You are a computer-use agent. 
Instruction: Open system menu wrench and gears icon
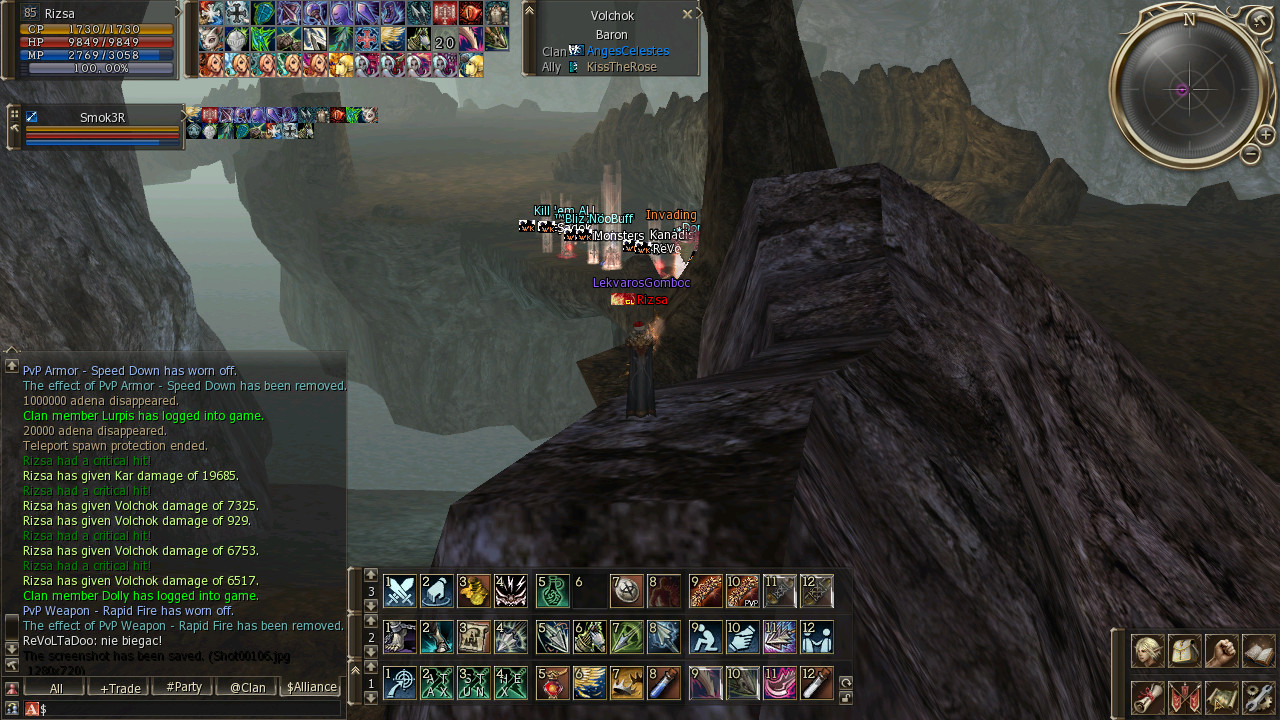click(1258, 697)
